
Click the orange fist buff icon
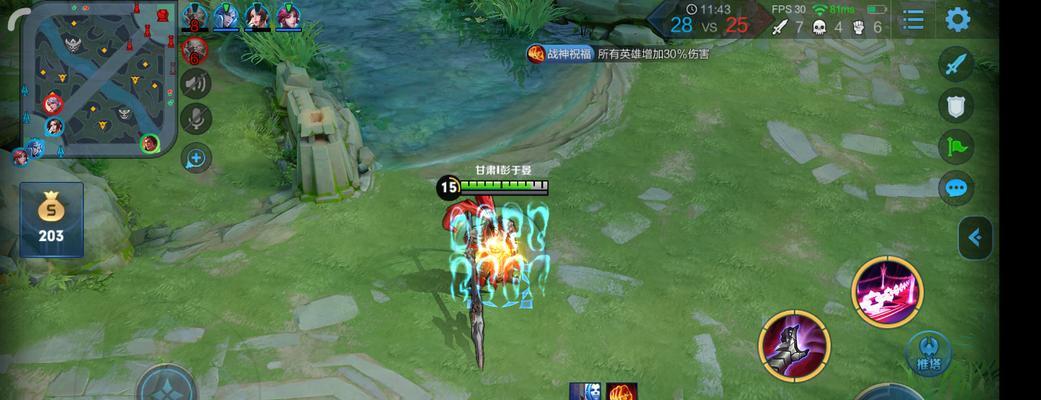tap(620, 391)
